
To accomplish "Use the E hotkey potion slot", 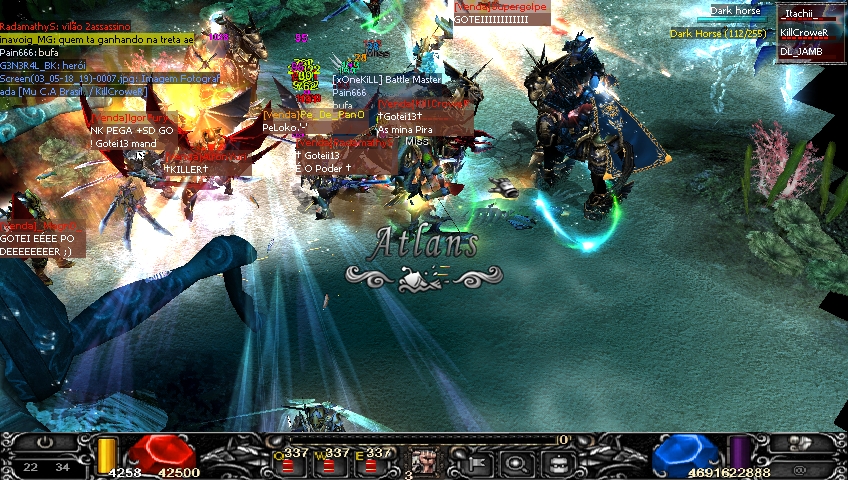I will coord(370,465).
